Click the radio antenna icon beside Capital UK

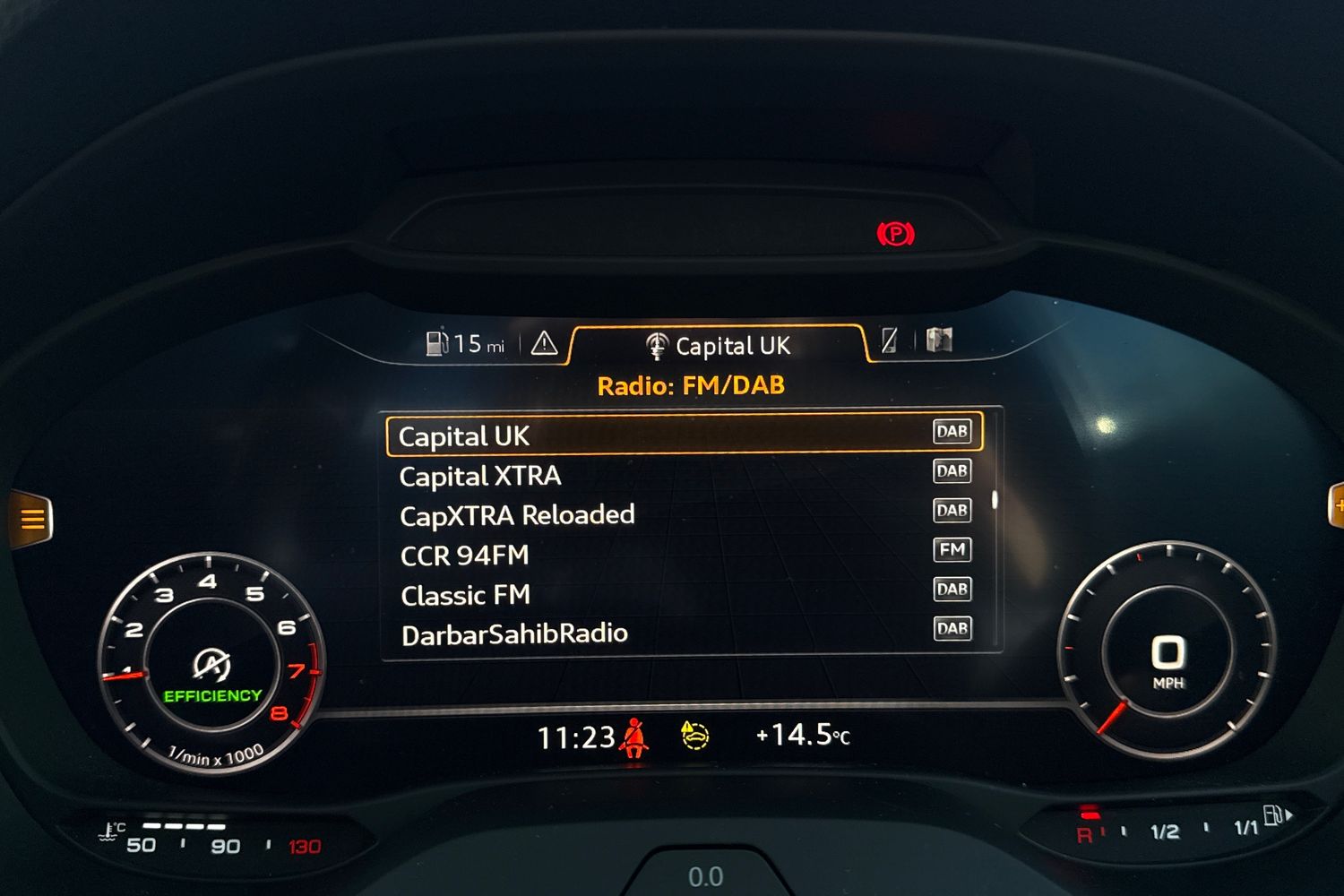click(x=657, y=346)
